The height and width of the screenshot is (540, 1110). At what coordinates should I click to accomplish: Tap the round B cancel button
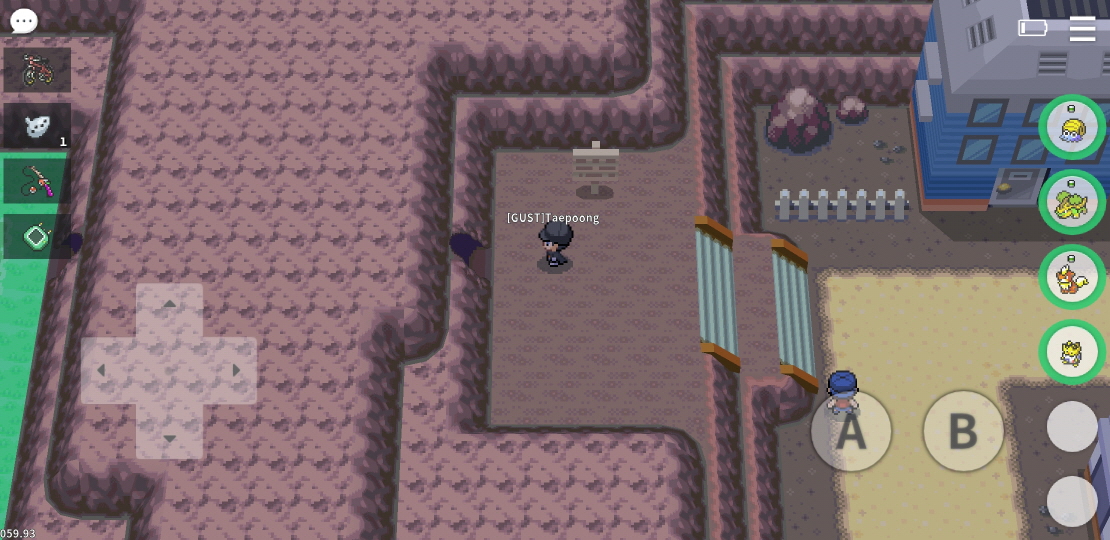pyautogui.click(x=963, y=431)
